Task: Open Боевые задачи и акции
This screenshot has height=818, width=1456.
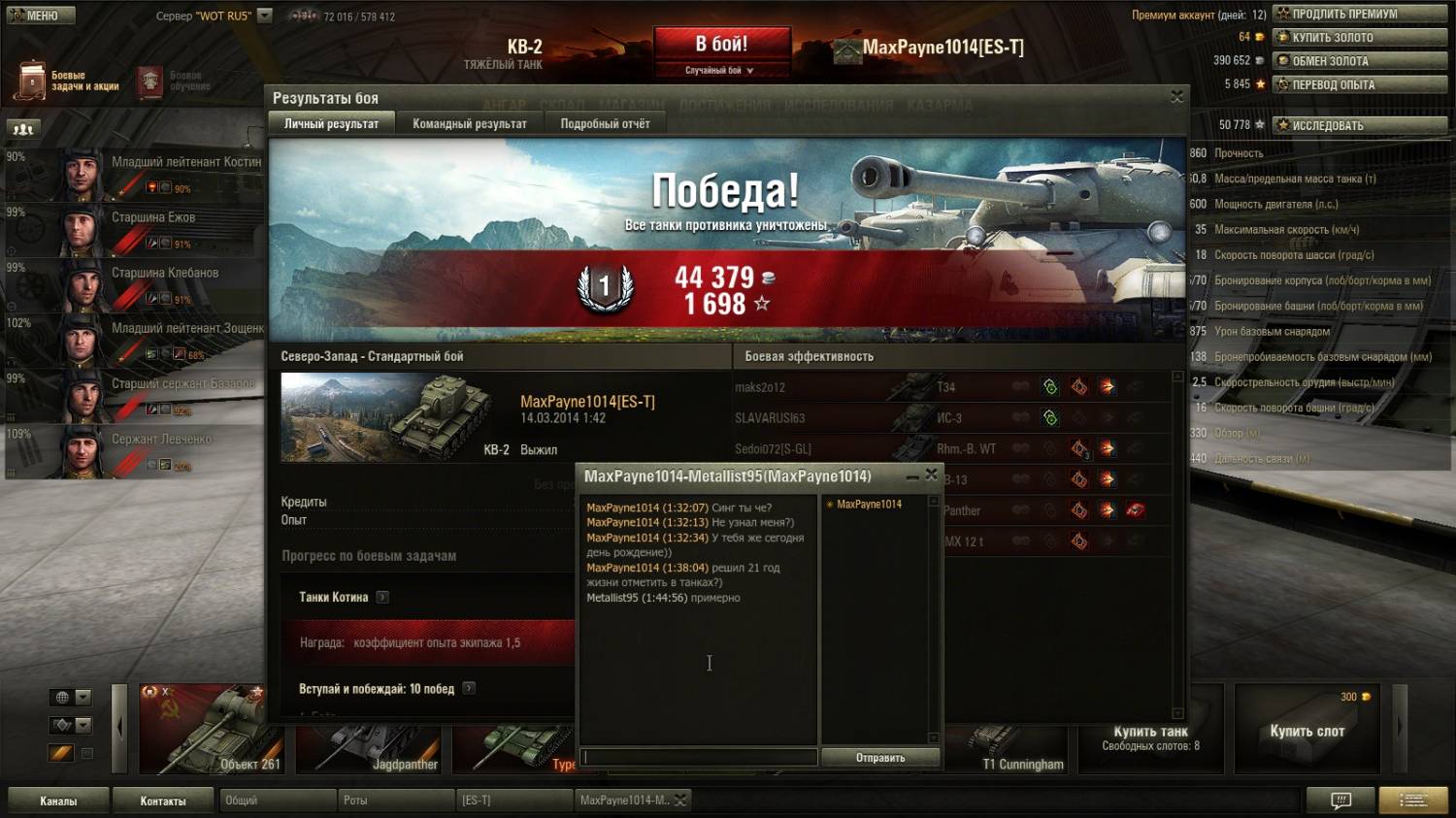Action: click(x=68, y=81)
